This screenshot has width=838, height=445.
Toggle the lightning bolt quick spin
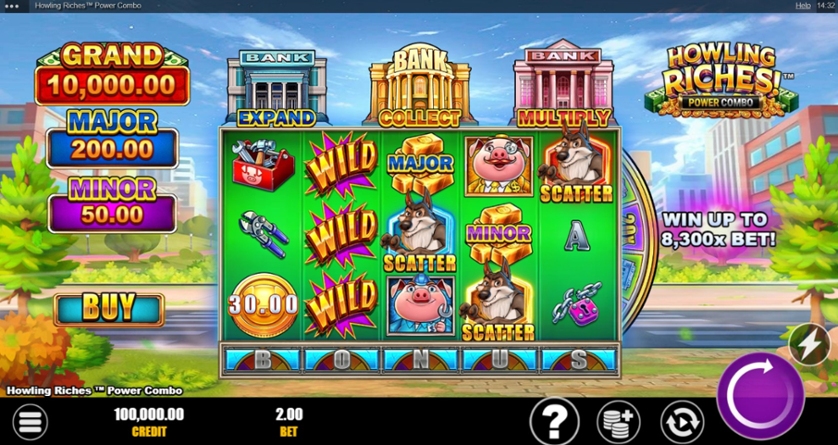click(x=808, y=346)
